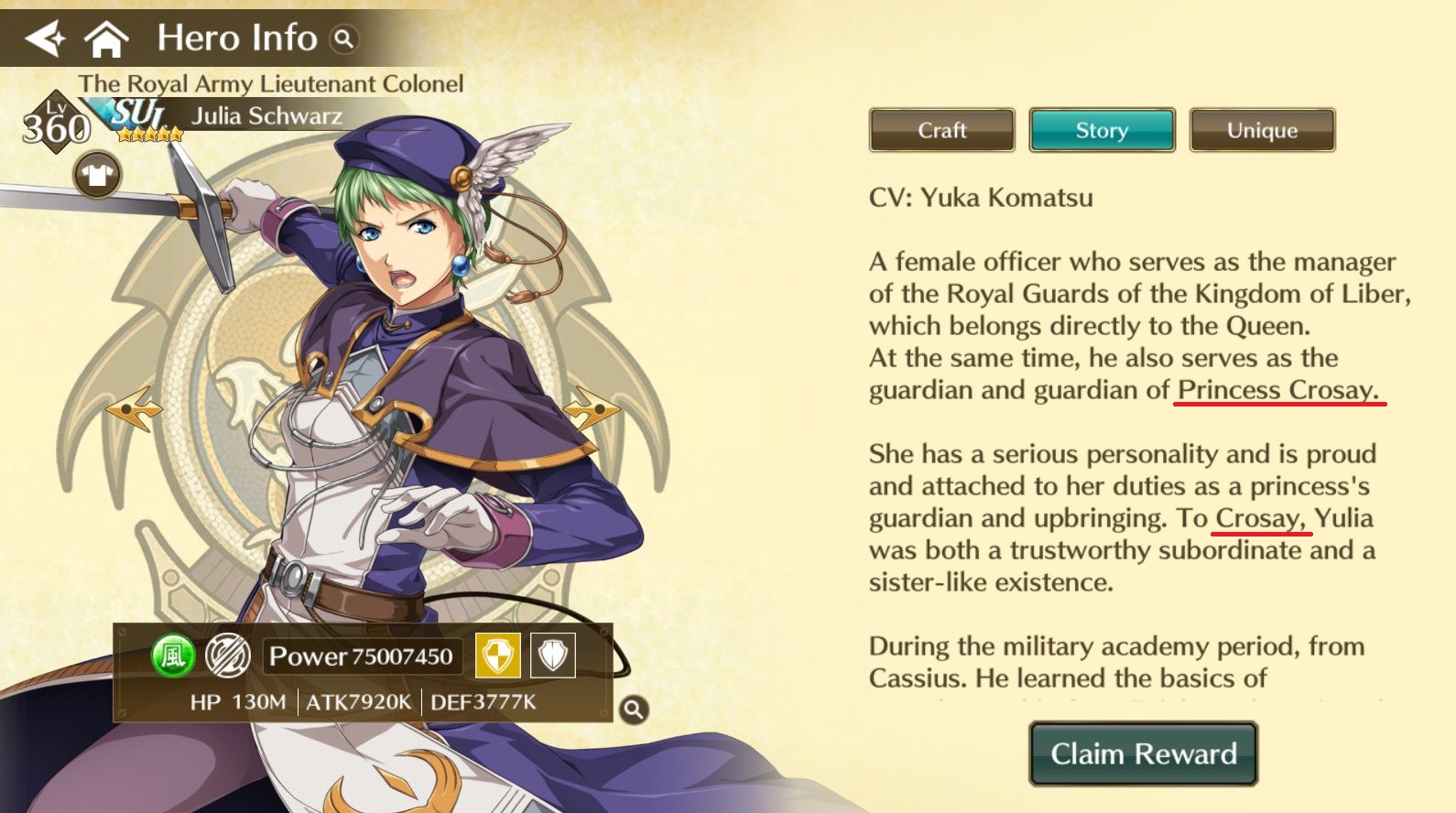Click the Power 75007450 value field
The width and height of the screenshot is (1456, 813).
point(362,656)
